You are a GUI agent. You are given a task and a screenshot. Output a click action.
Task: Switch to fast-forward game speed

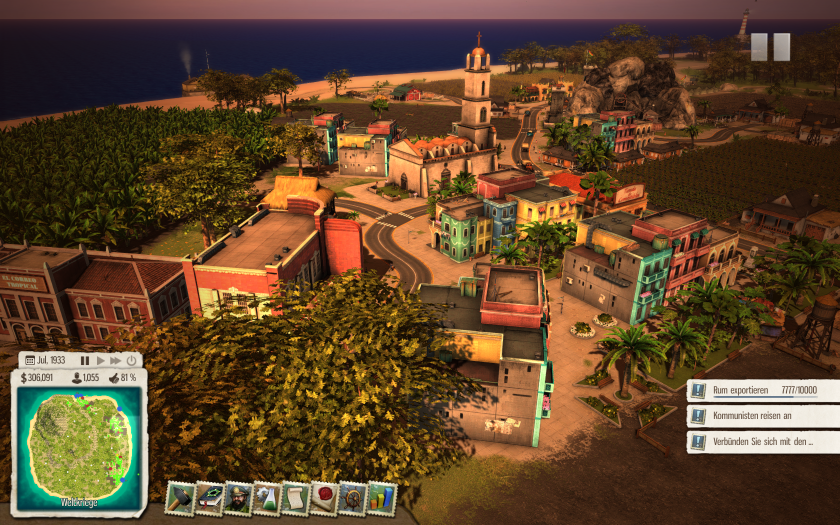(x=115, y=360)
